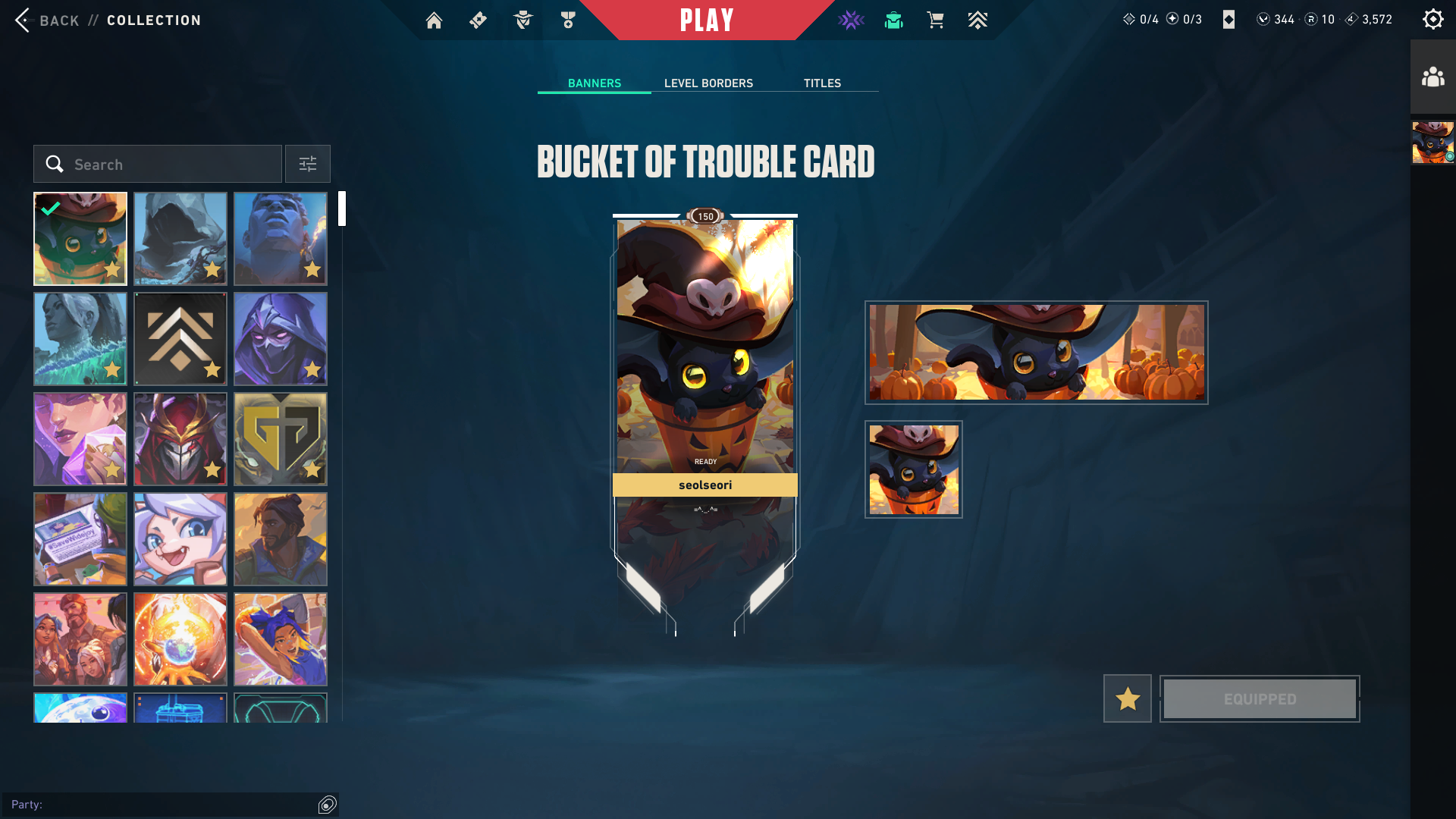Select the purple hooded masked agent card
The width and height of the screenshot is (1456, 819).
pyautogui.click(x=281, y=339)
